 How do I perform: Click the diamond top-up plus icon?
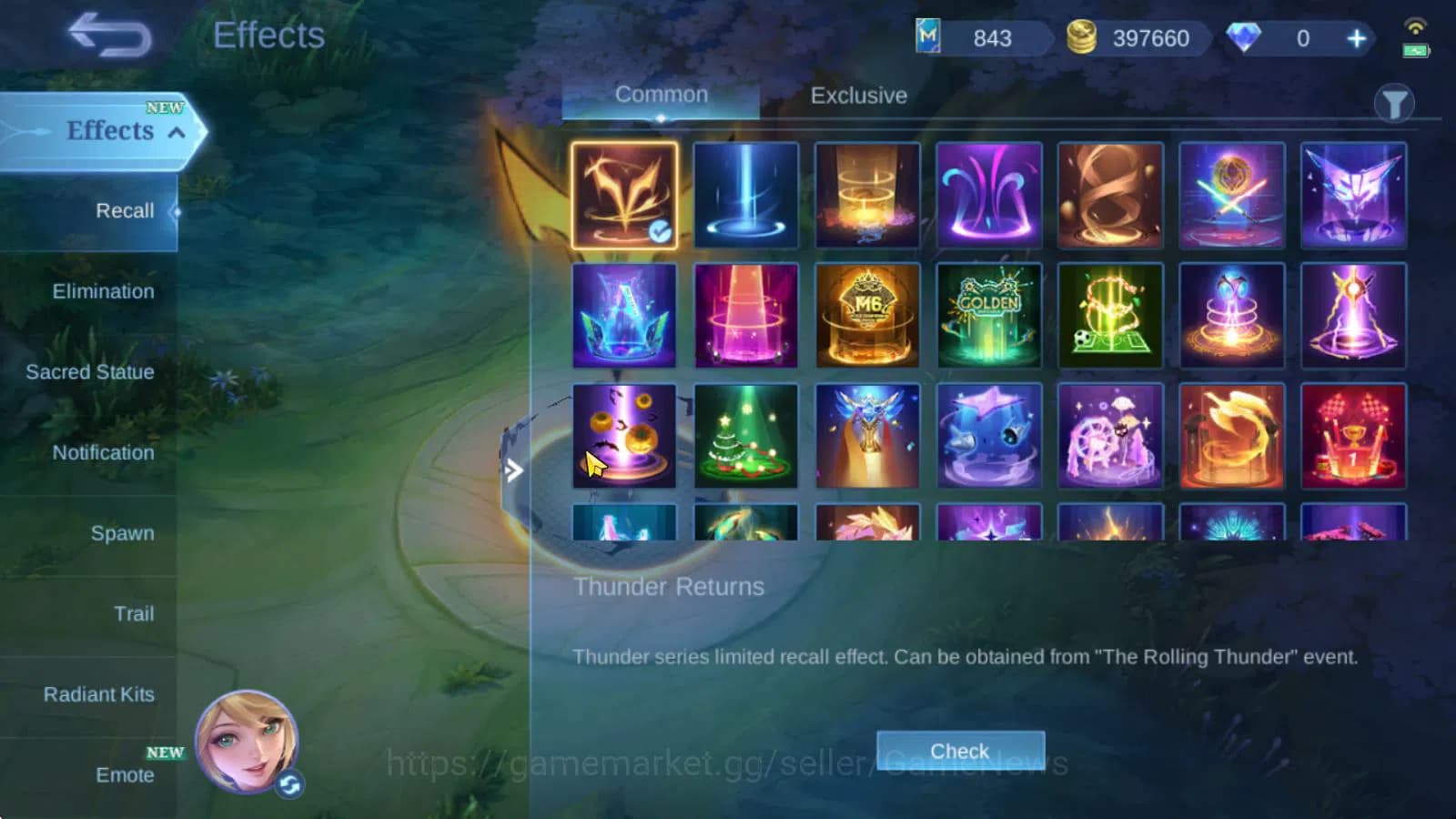(1355, 38)
